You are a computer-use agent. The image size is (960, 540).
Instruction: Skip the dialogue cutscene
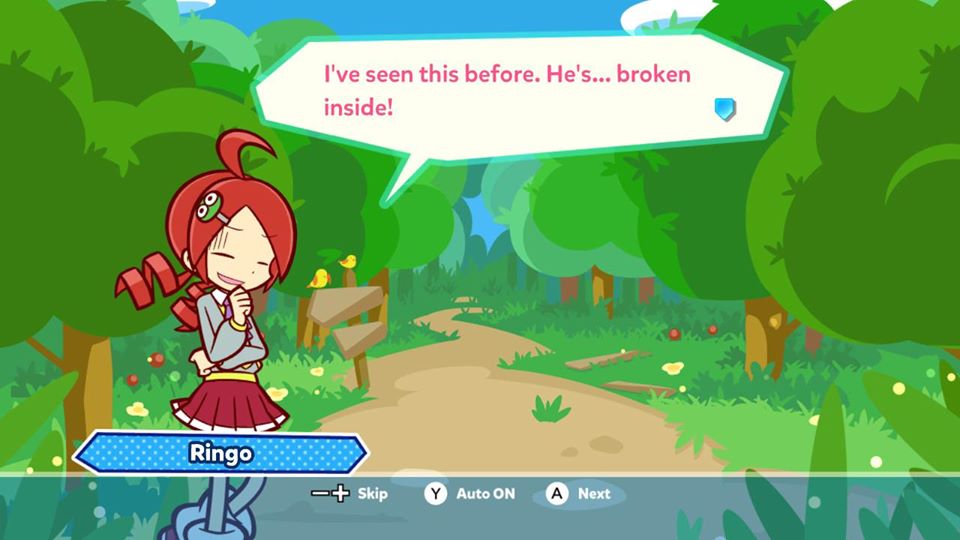[x=349, y=494]
